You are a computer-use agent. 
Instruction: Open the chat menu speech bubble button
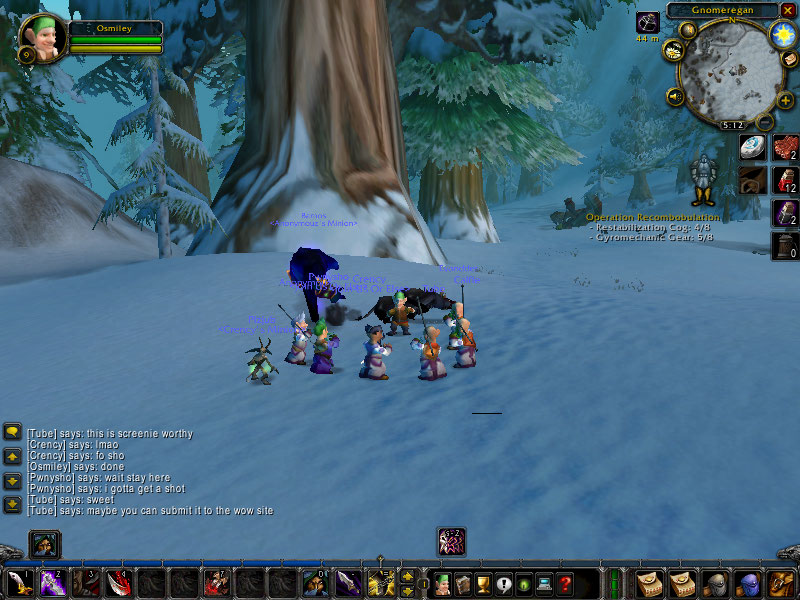(x=13, y=431)
